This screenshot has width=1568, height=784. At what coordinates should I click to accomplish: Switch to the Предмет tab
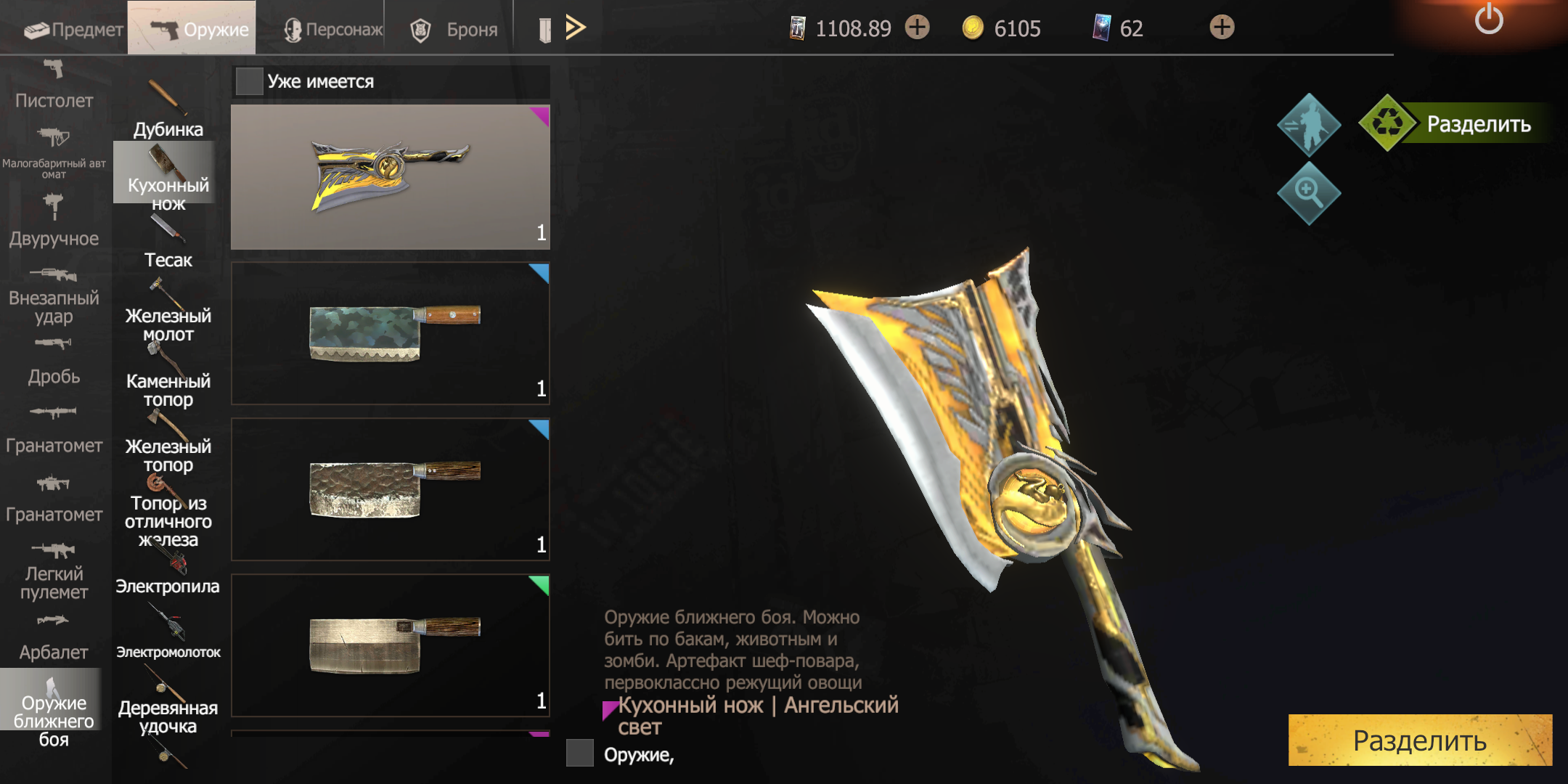[x=73, y=29]
